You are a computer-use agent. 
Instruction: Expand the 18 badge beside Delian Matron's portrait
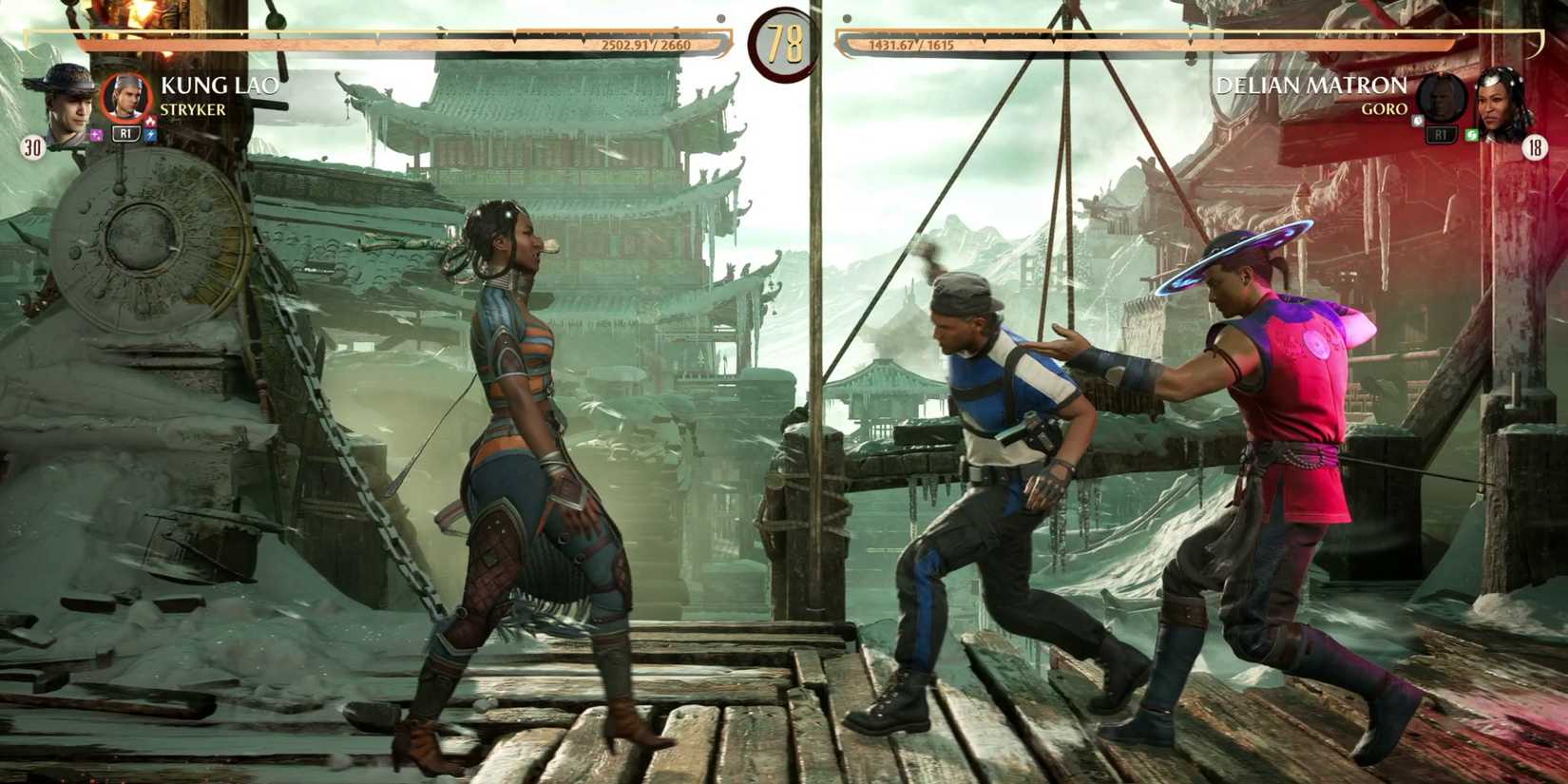coord(1536,147)
